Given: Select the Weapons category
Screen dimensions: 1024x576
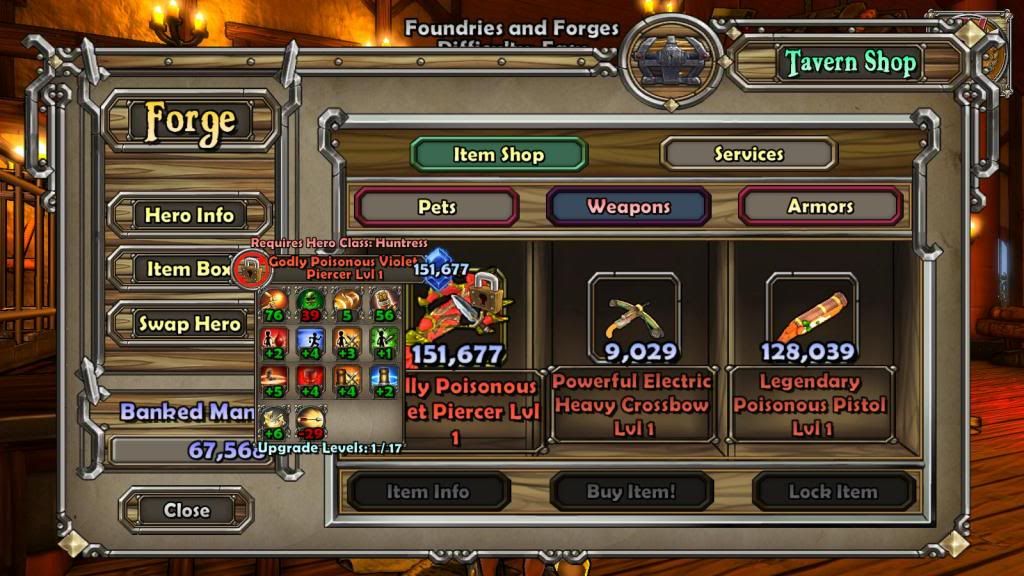Looking at the screenshot, I should pos(628,207).
